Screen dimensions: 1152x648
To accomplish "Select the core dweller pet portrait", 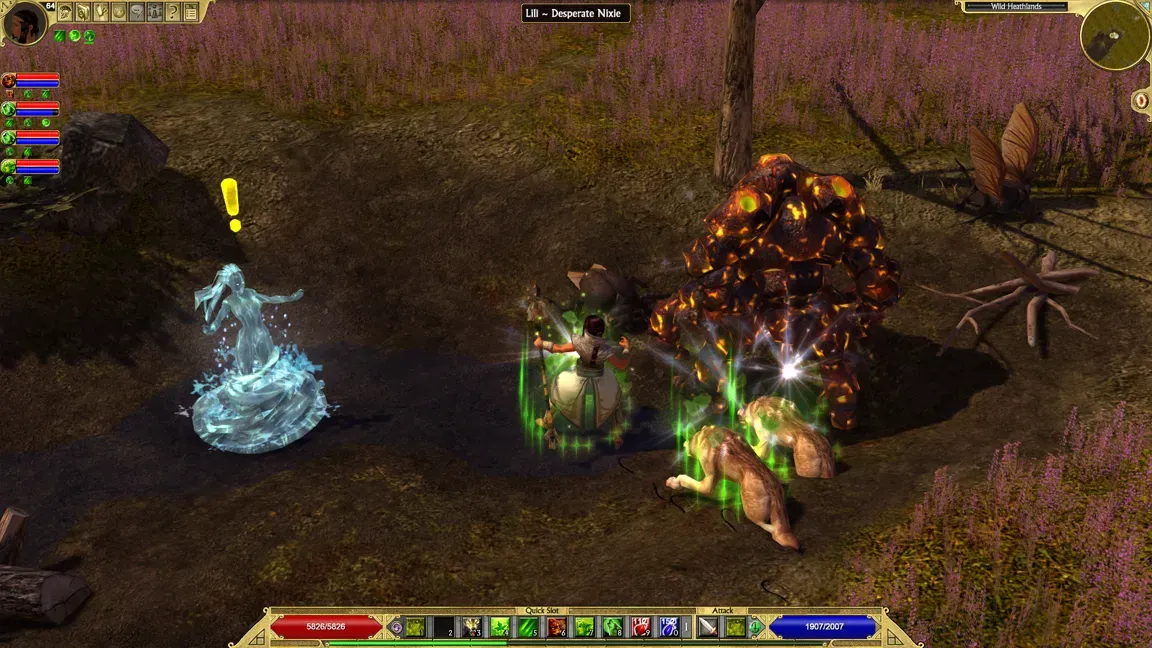I will pyautogui.click(x=9, y=81).
